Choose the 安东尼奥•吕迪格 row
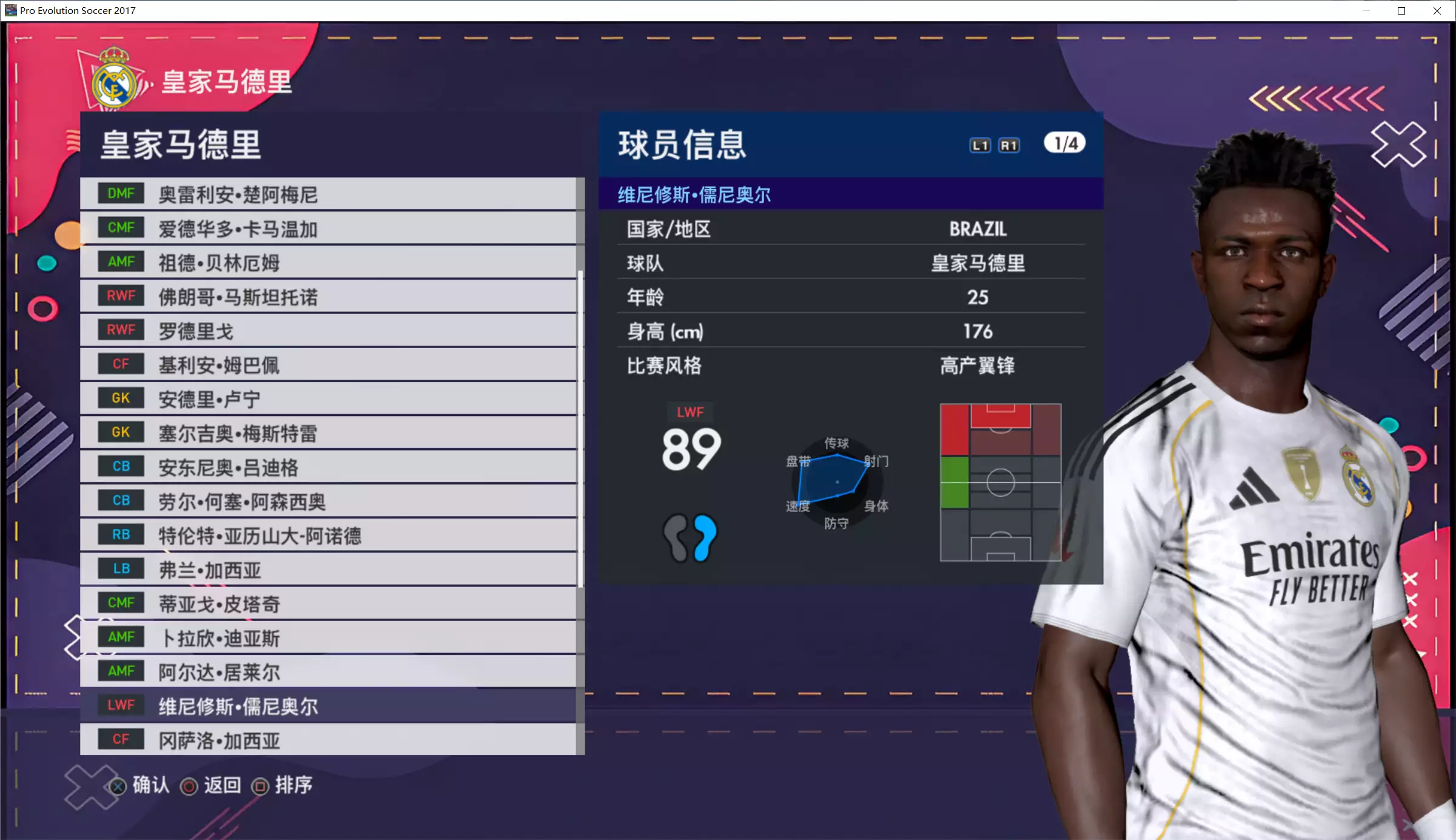The height and width of the screenshot is (840, 1456). (327, 467)
